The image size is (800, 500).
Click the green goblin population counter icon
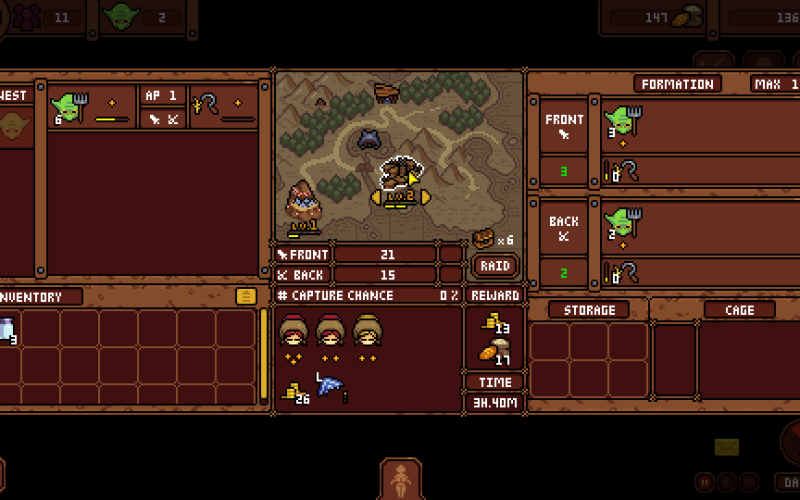point(122,16)
